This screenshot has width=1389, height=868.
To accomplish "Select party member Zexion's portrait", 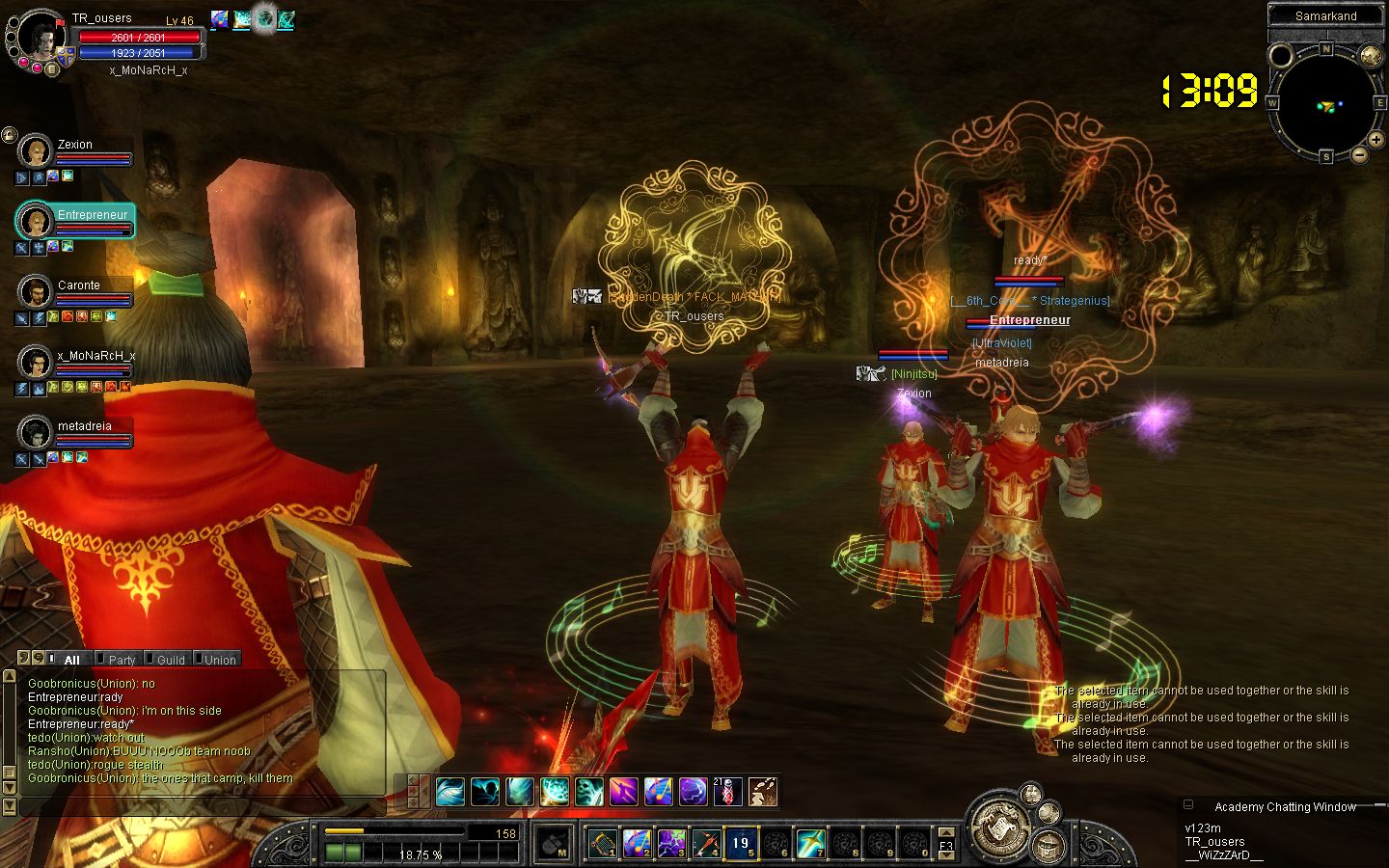I will point(36,151).
